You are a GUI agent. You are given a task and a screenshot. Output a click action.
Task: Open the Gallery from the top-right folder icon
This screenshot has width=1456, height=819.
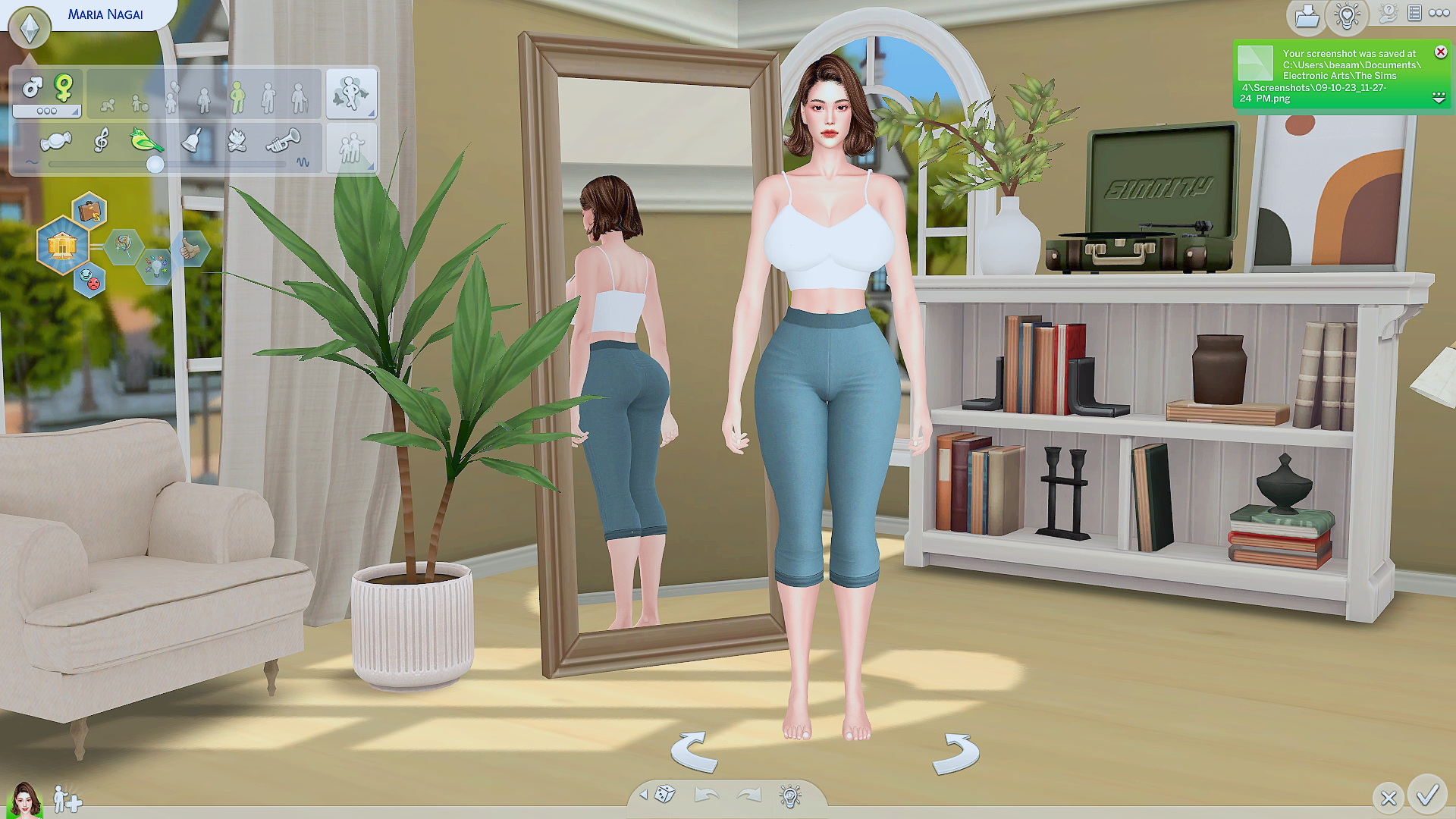coord(1306,15)
